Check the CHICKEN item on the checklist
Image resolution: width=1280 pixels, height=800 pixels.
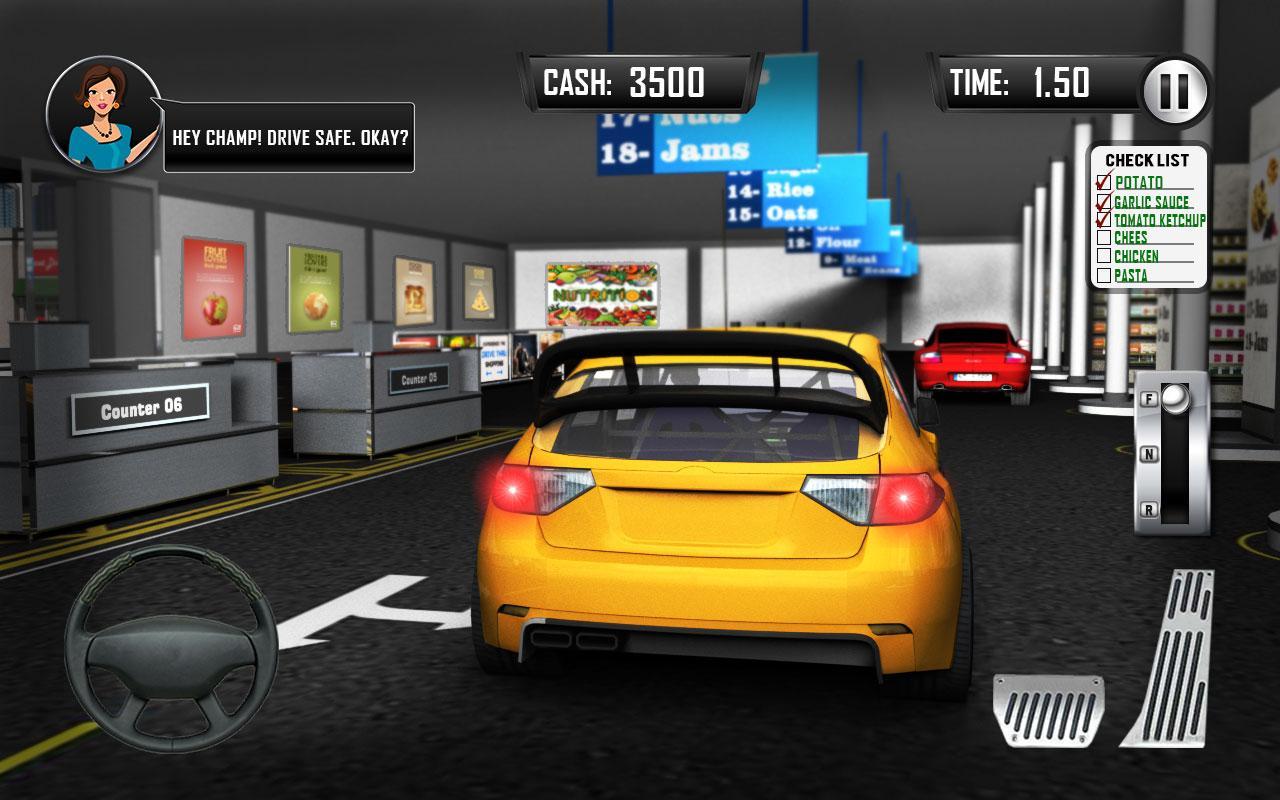[1104, 256]
